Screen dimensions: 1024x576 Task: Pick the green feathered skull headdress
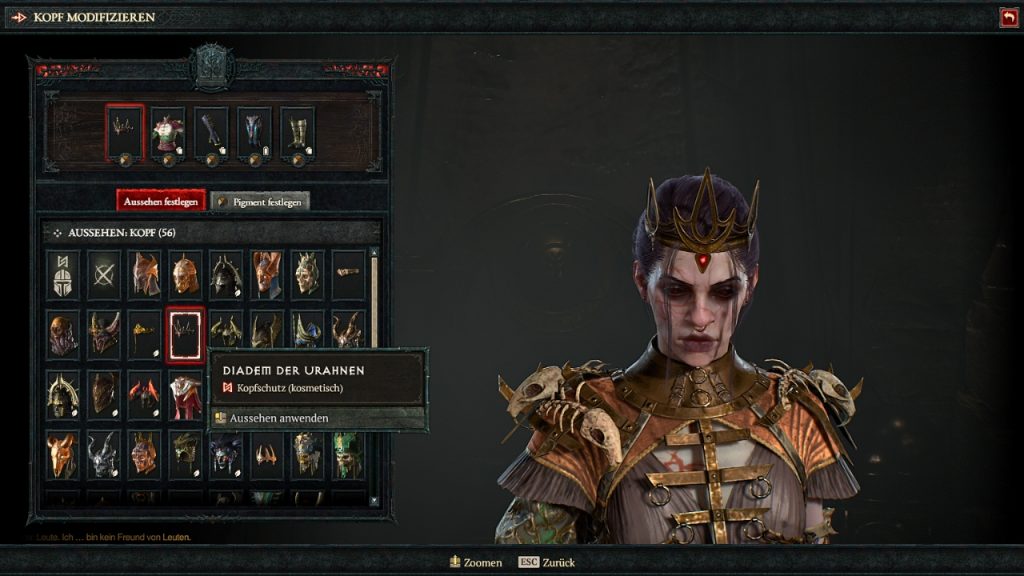pyautogui.click(x=348, y=454)
